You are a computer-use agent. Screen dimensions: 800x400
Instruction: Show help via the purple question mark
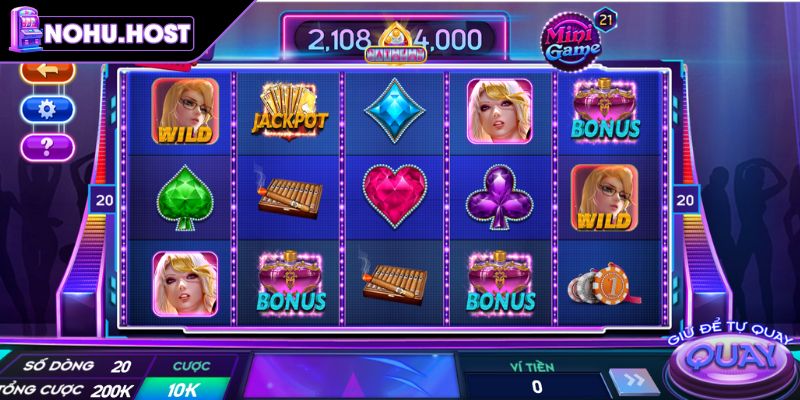coord(47,147)
